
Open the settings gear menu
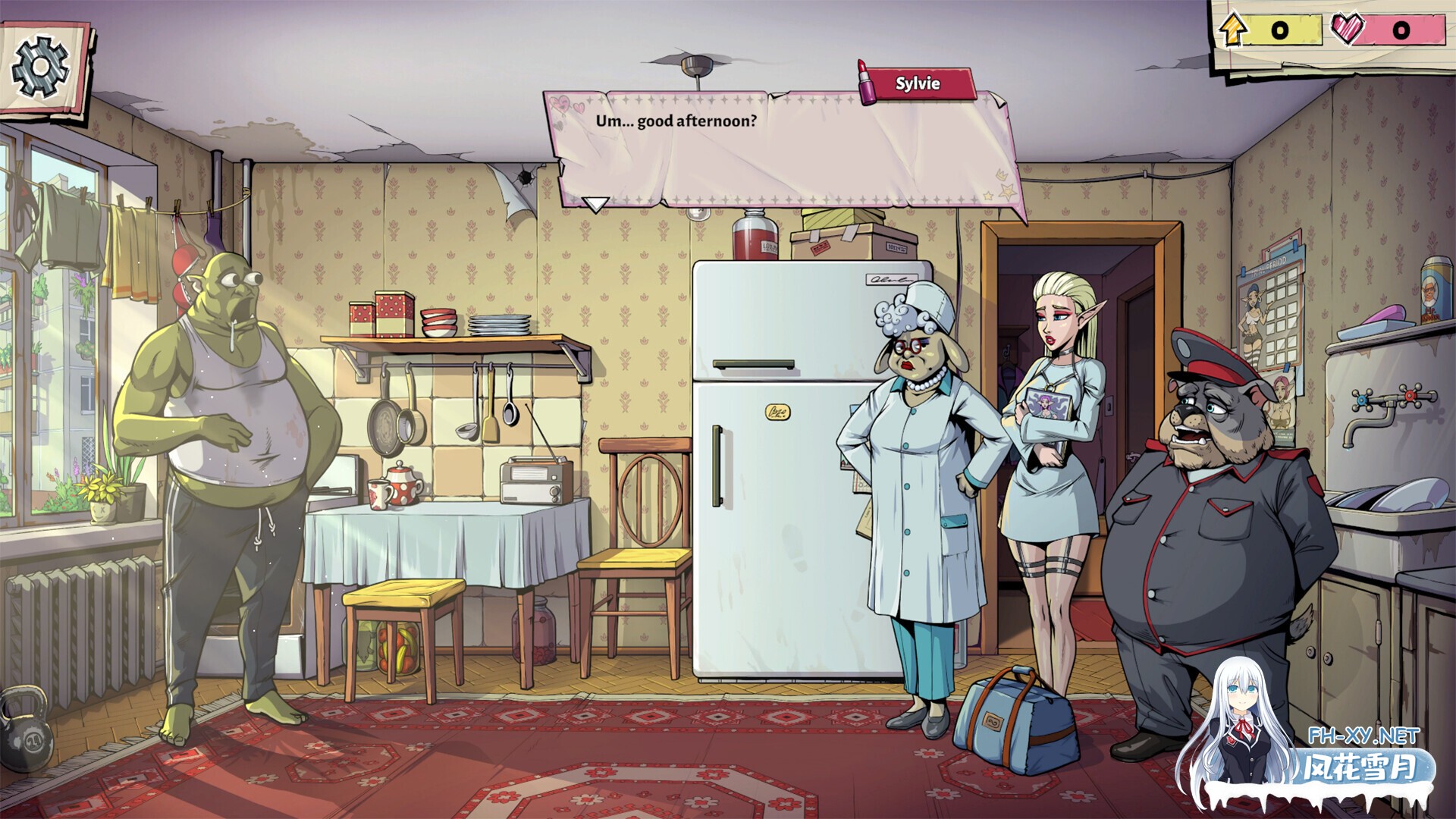(x=39, y=64)
